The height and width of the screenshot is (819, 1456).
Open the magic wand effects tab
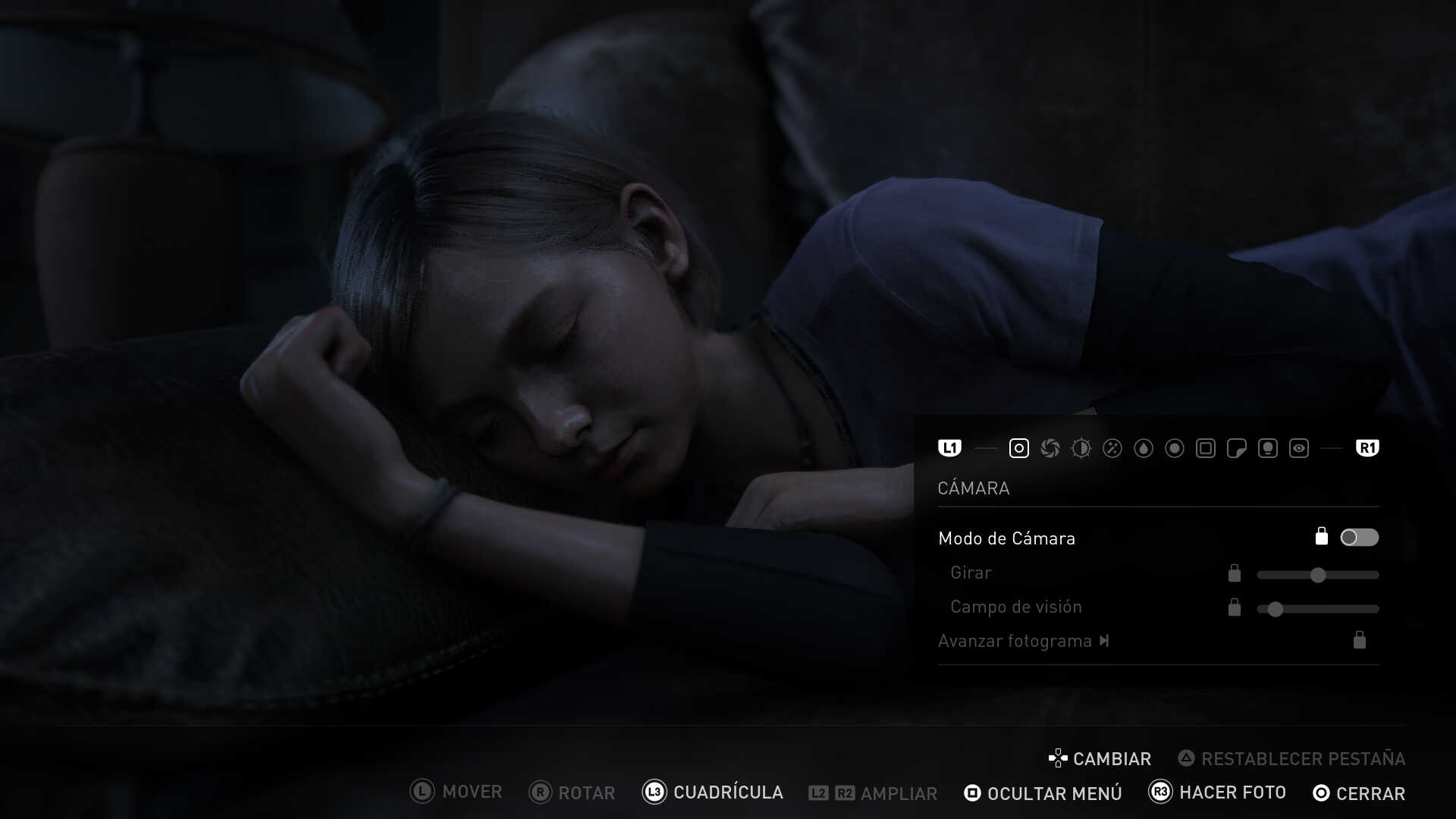point(1112,448)
